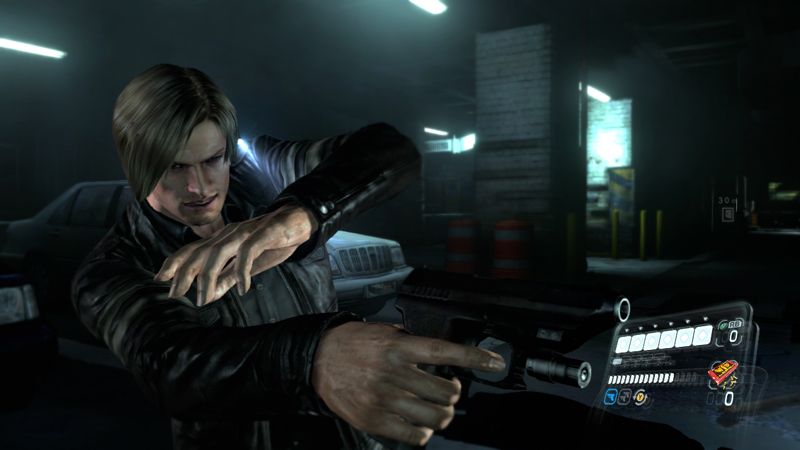
Task: Select the red explosive item icon
Action: pyautogui.click(x=723, y=373)
